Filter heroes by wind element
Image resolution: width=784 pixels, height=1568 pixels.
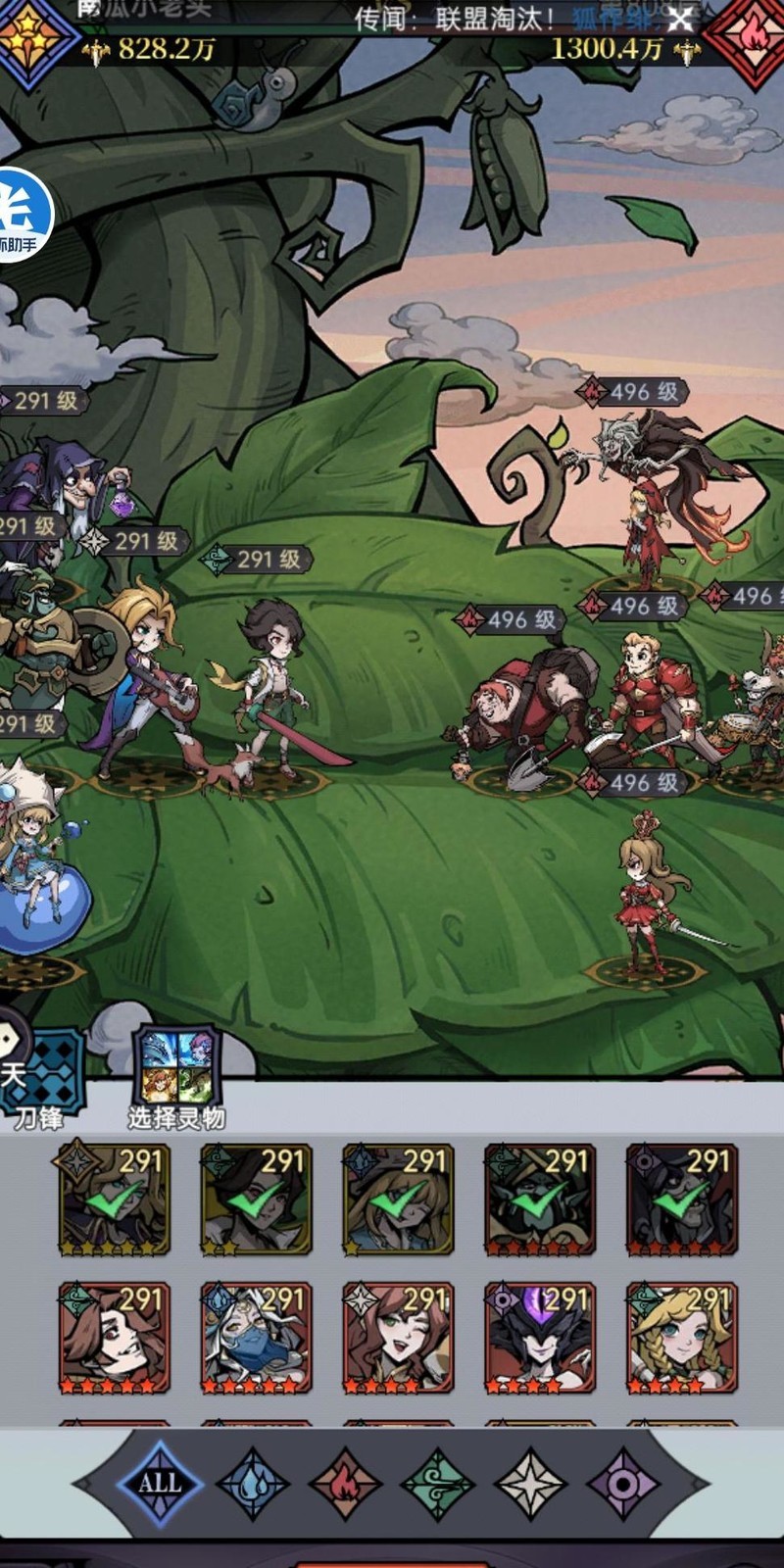tap(438, 1483)
